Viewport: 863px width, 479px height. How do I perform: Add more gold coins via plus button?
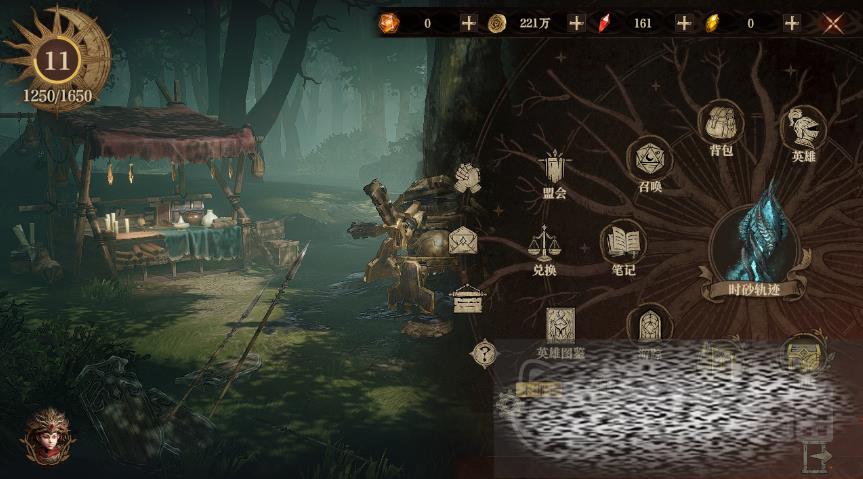[576, 23]
